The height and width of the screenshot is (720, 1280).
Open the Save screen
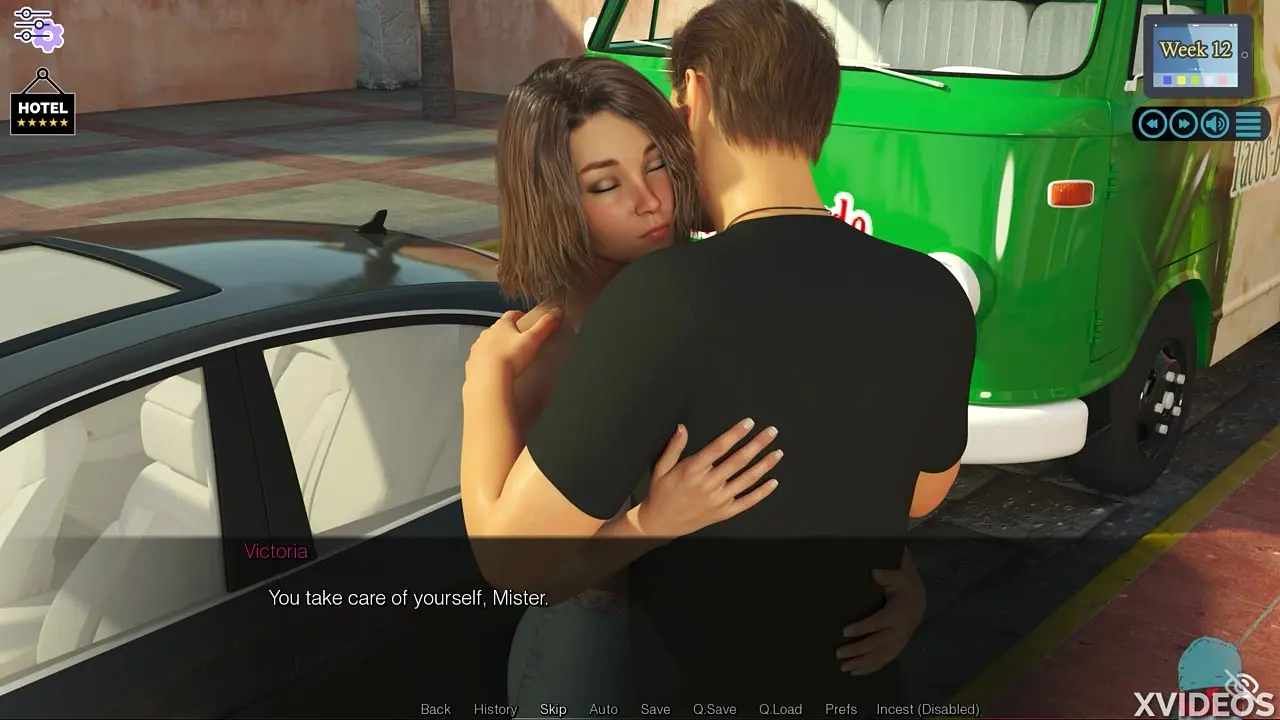pos(655,709)
